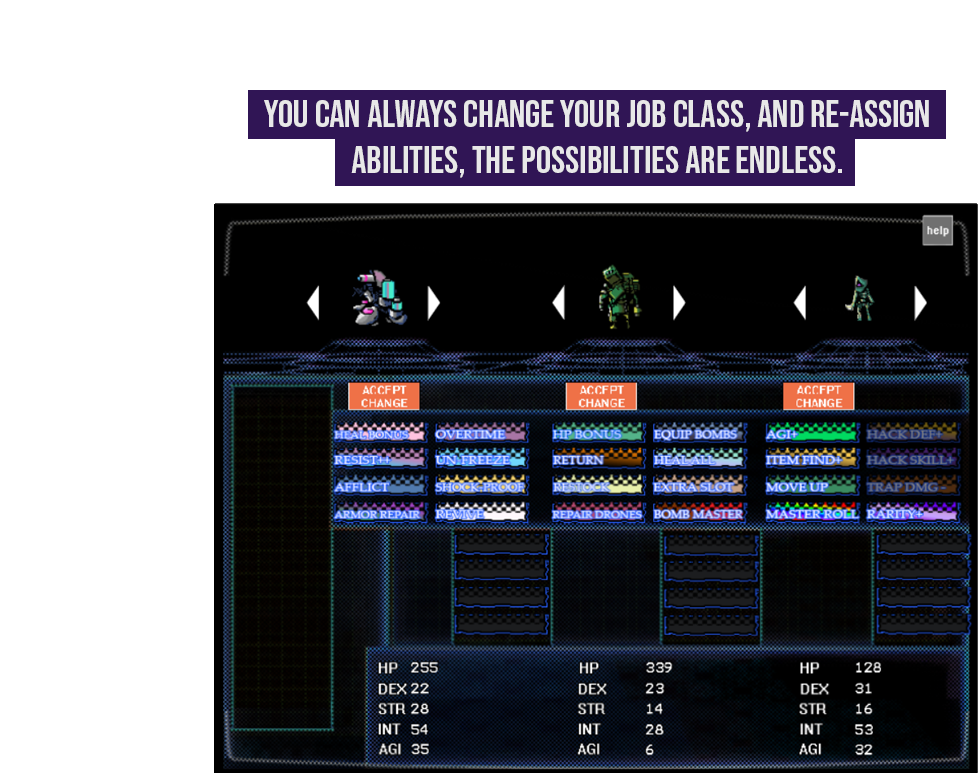Image resolution: width=978 pixels, height=773 pixels.
Task: Select the Move Up ability
Action: pyautogui.click(x=811, y=487)
